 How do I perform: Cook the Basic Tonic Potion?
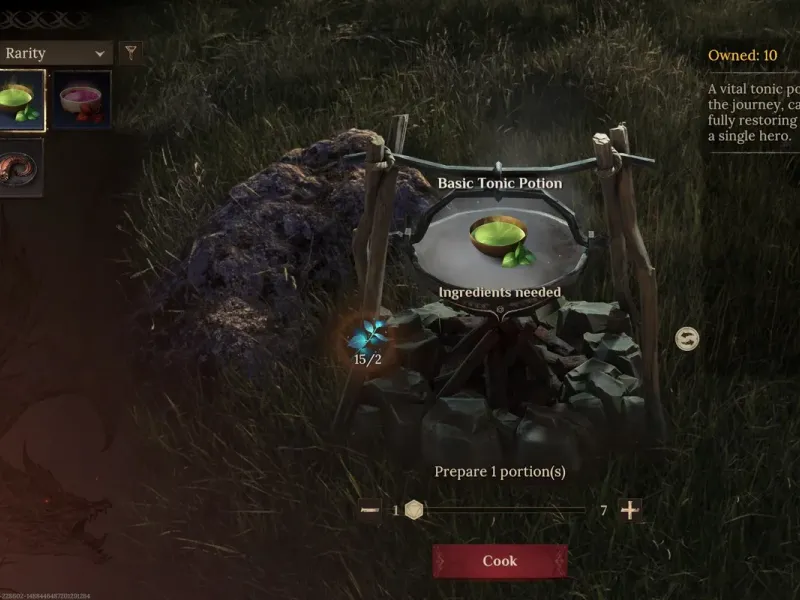[499, 561]
